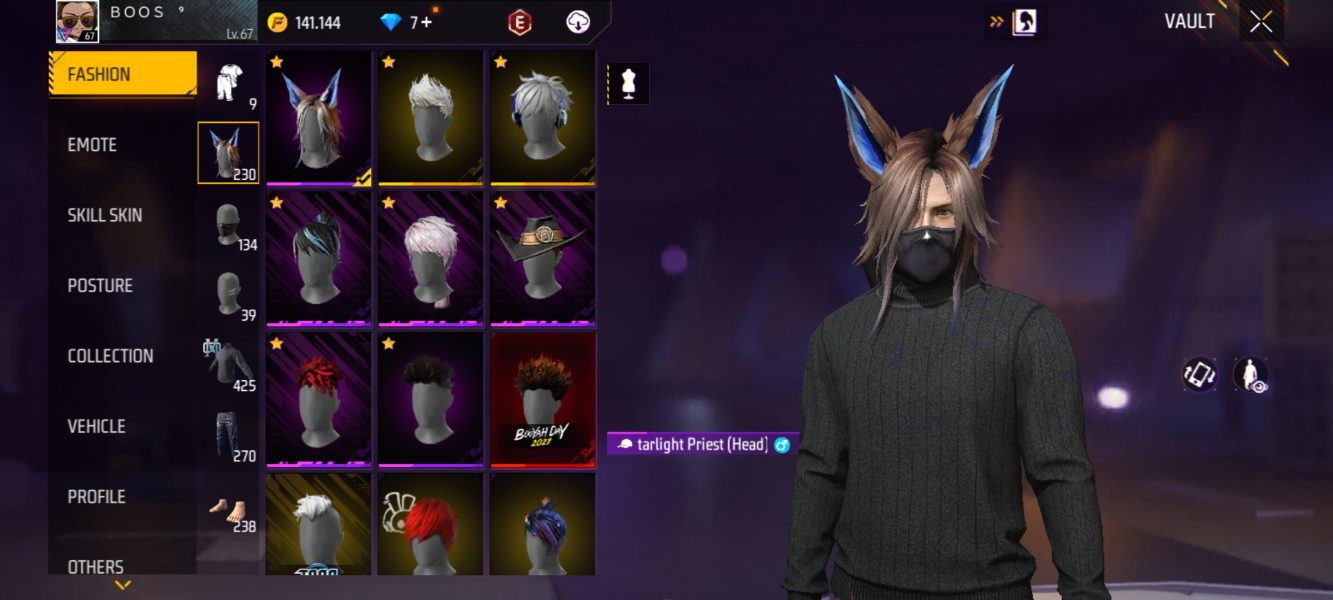Open the Fashion tab

pyautogui.click(x=122, y=74)
